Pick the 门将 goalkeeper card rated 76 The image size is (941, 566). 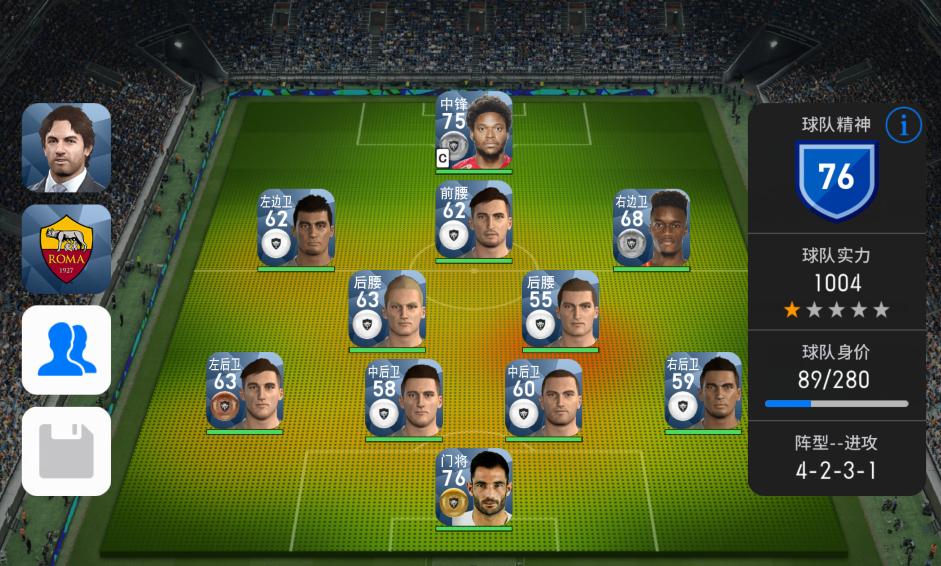point(474,487)
